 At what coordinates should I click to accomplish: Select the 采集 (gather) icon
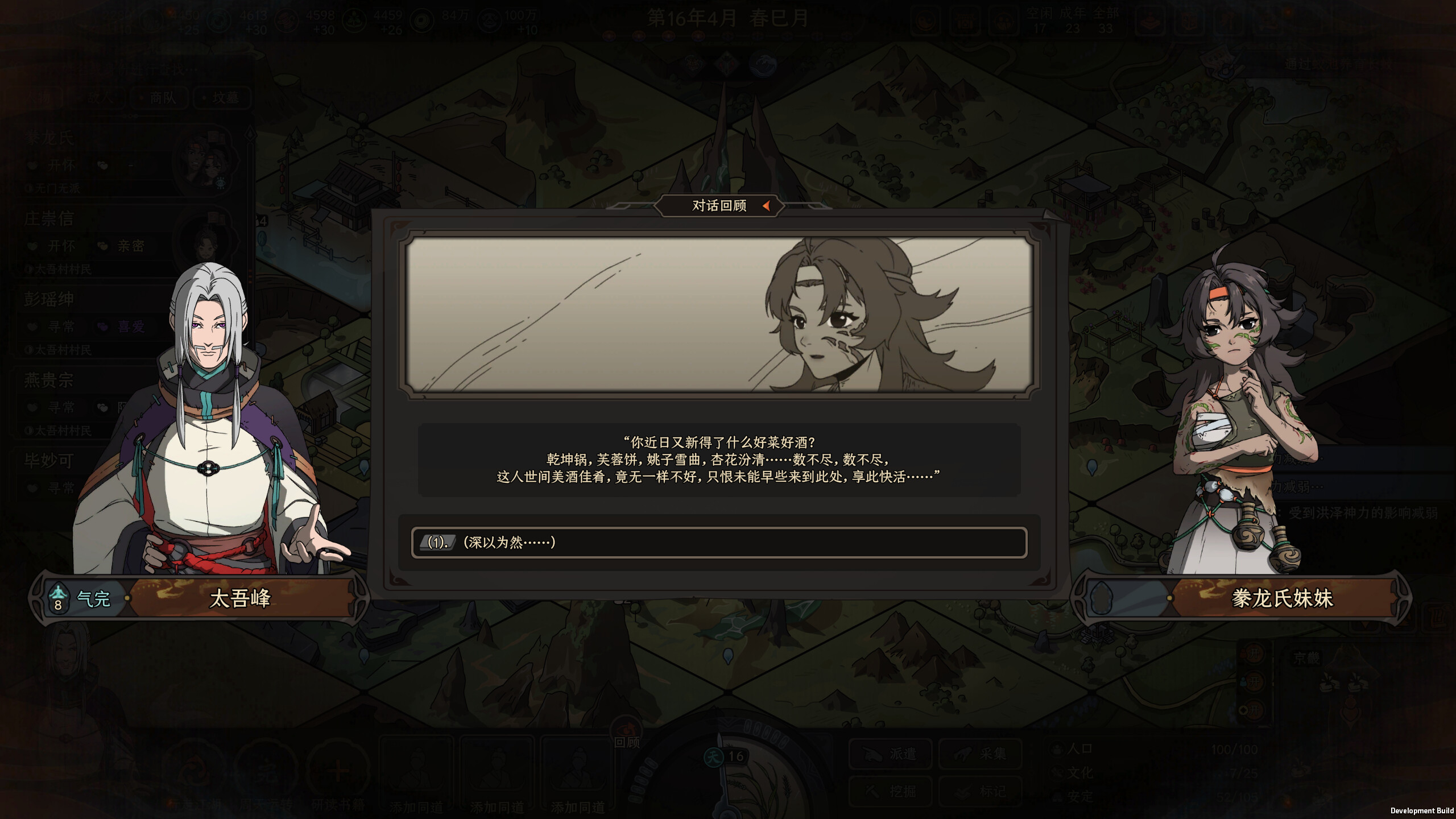pyautogui.click(x=981, y=755)
